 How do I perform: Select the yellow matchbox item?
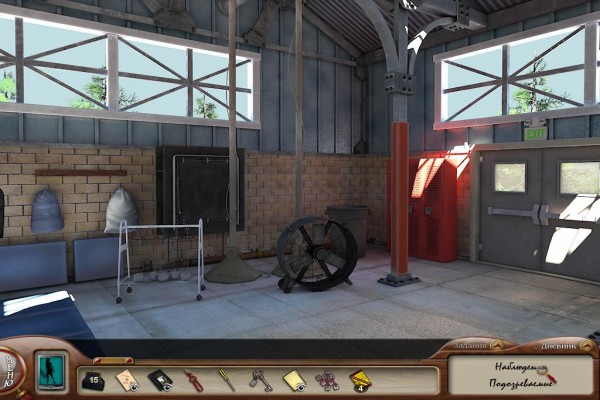point(359,379)
